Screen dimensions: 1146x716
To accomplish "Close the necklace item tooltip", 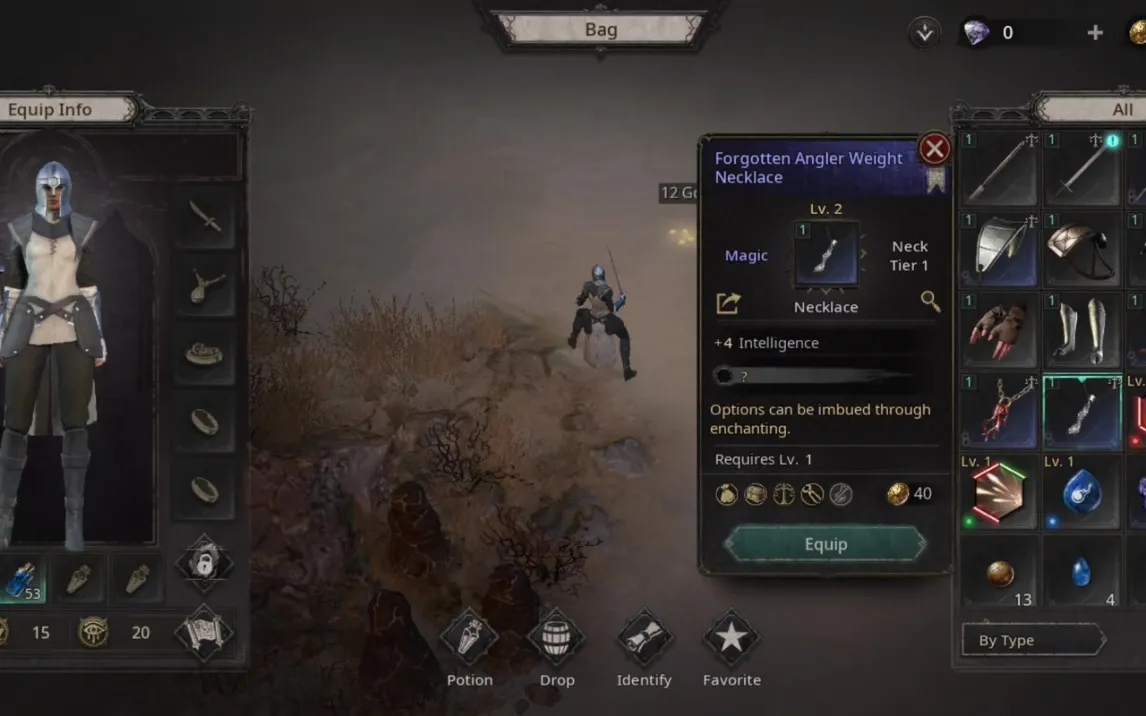I will 934,149.
